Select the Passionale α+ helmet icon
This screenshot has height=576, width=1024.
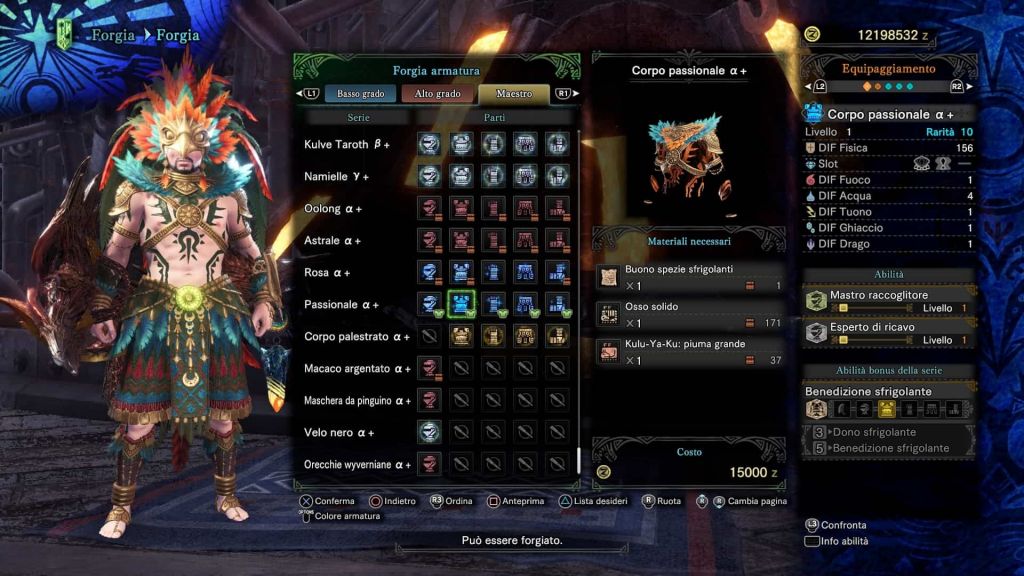pyautogui.click(x=430, y=304)
